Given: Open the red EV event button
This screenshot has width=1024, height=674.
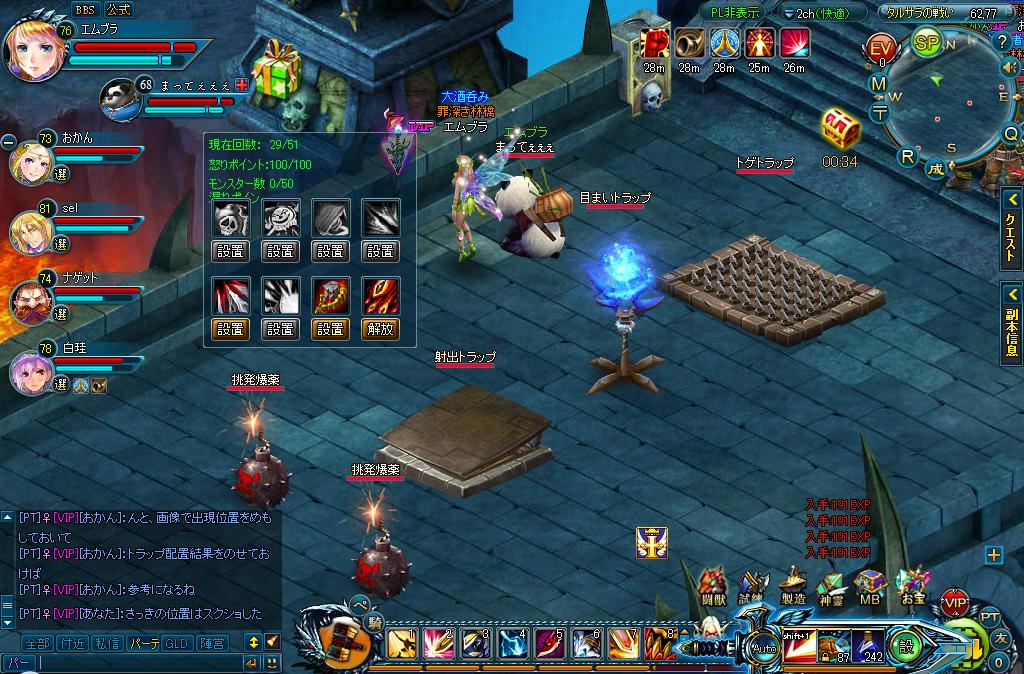Looking at the screenshot, I should [x=881, y=49].
